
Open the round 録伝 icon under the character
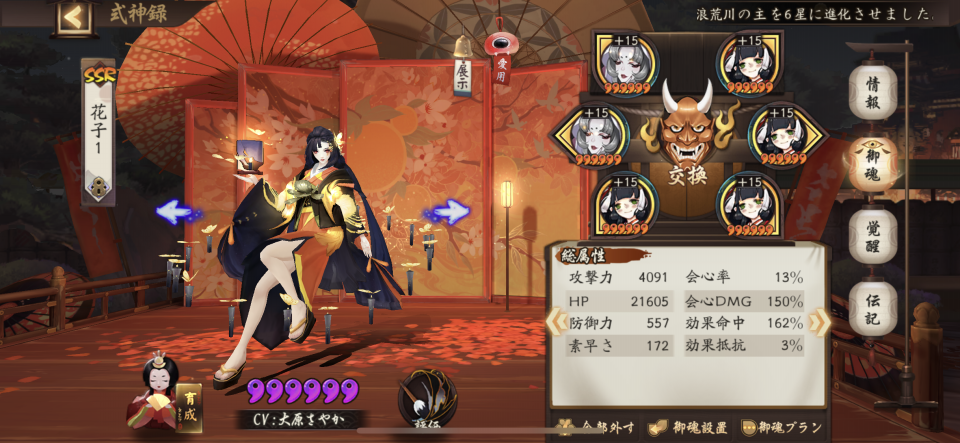point(428,398)
